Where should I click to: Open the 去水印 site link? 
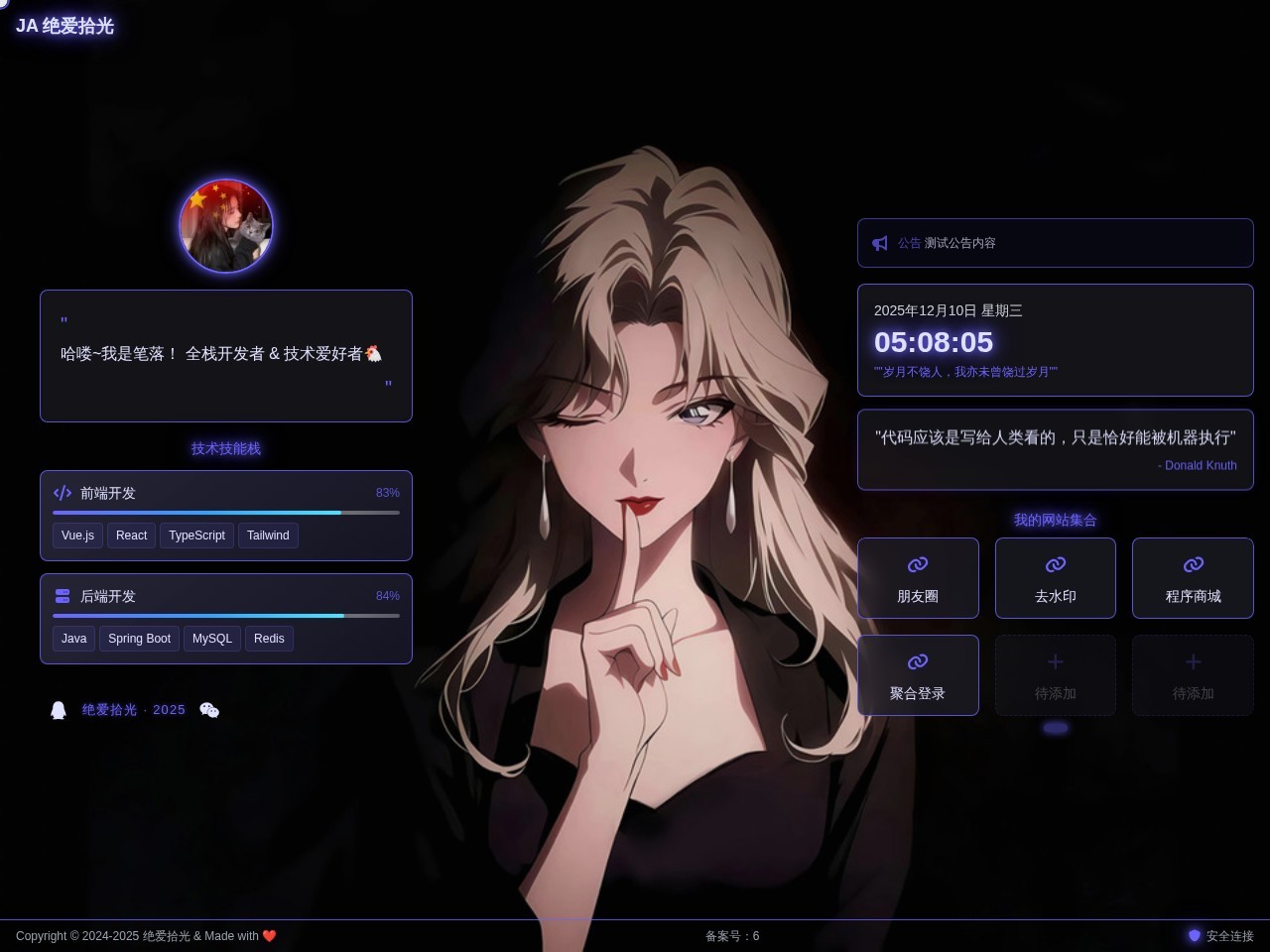point(1055,578)
